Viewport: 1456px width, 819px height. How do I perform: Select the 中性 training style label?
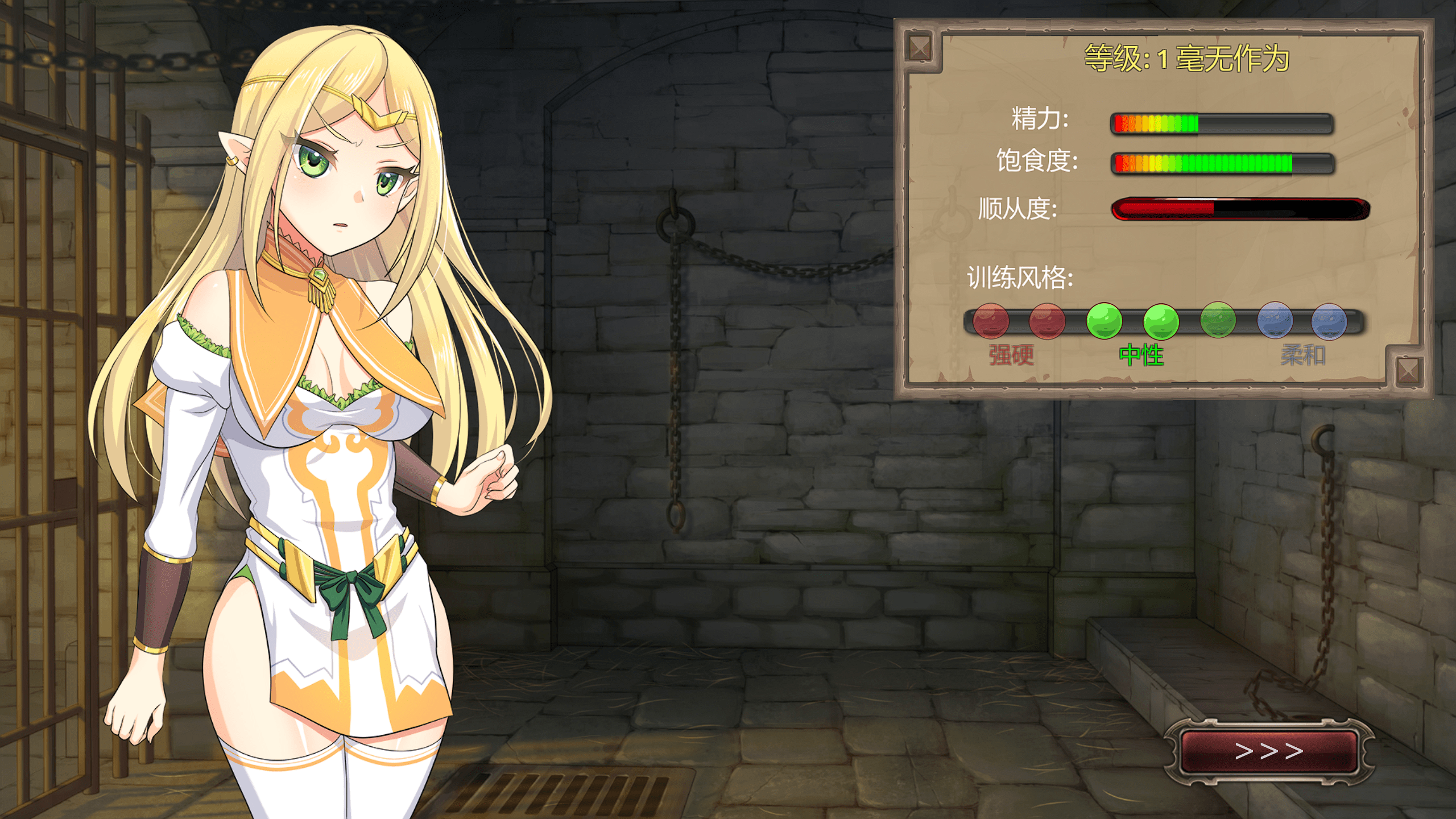point(1141,355)
